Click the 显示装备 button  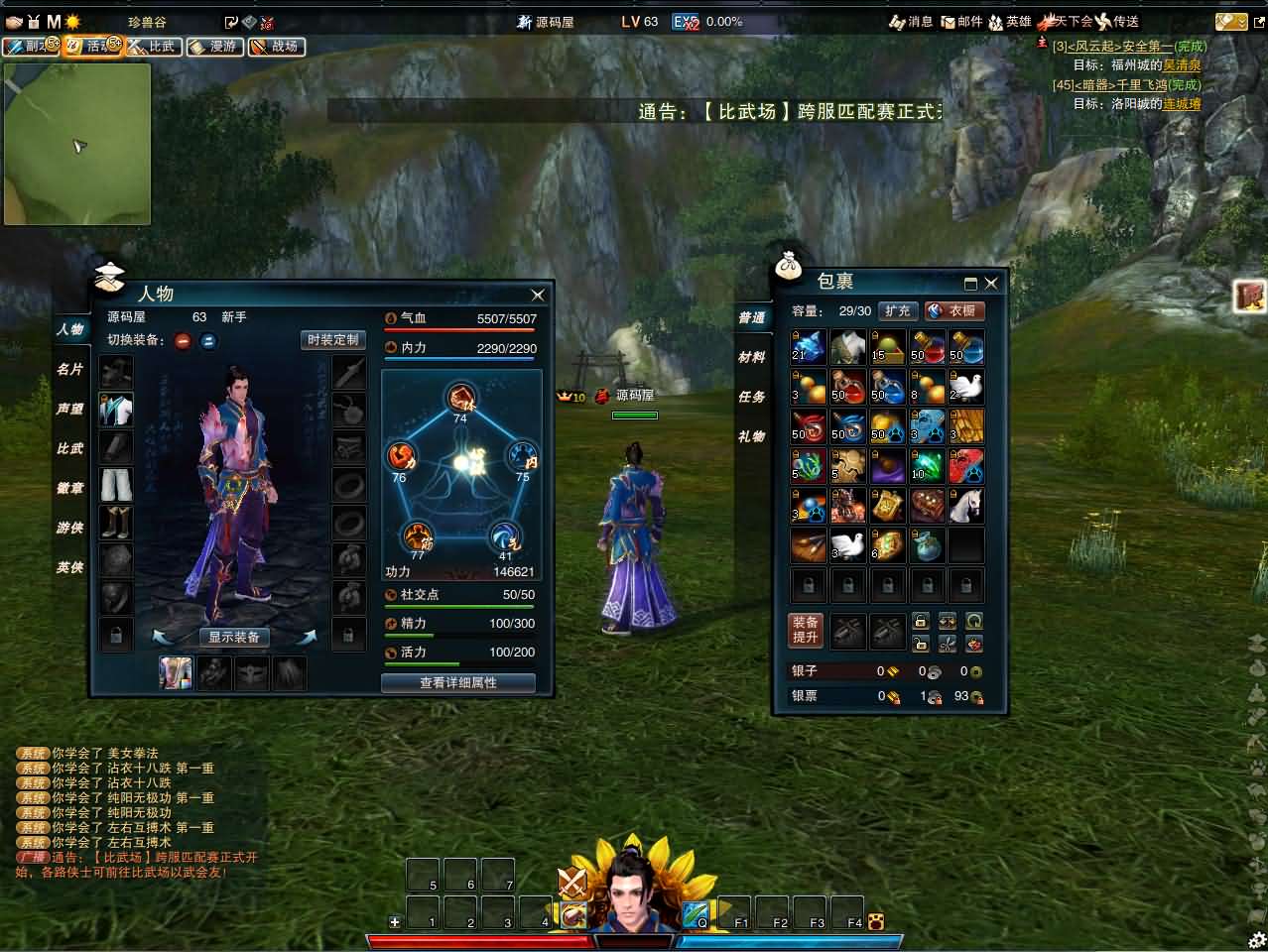point(234,637)
